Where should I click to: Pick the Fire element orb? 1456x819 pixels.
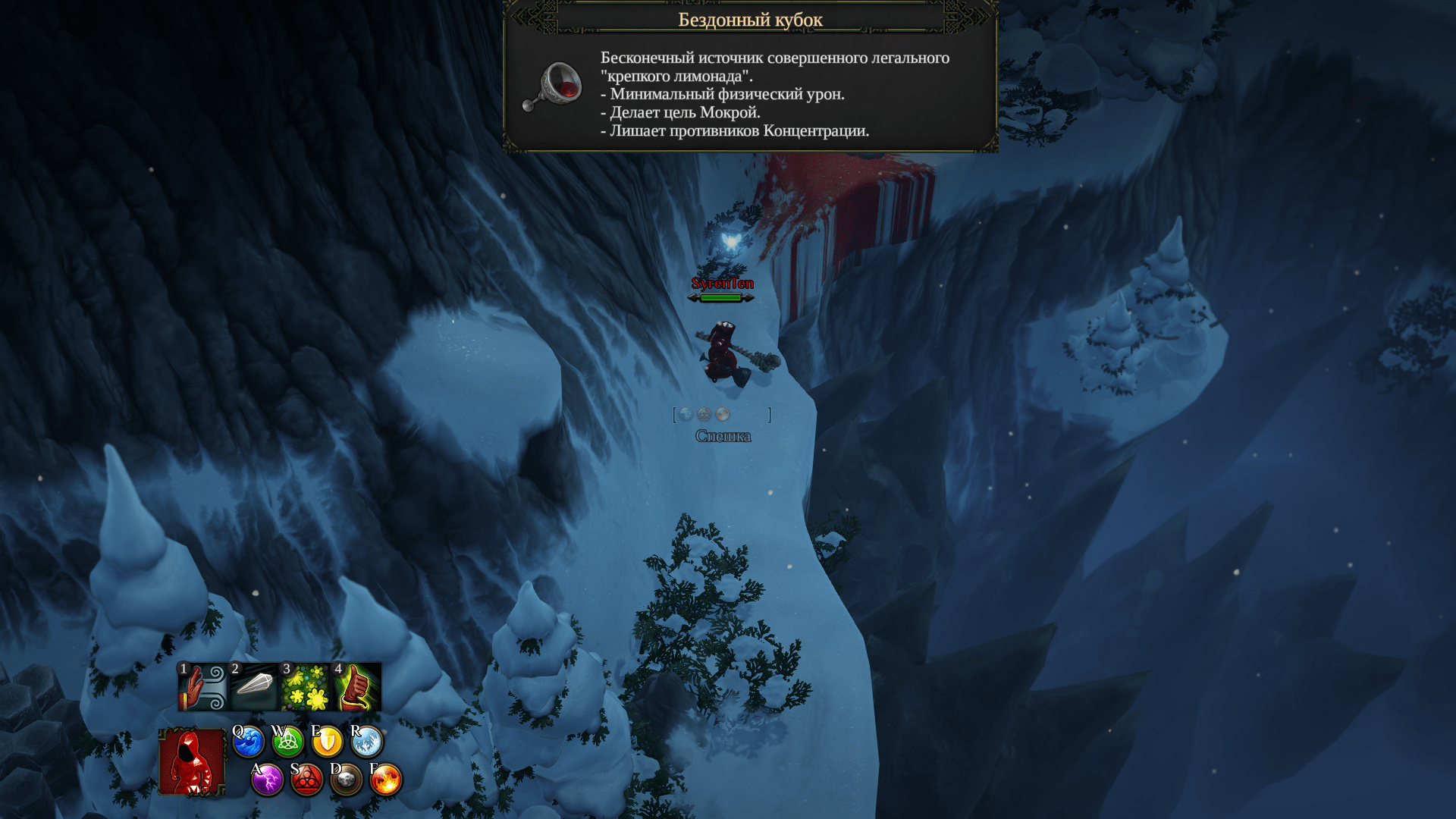pyautogui.click(x=386, y=780)
